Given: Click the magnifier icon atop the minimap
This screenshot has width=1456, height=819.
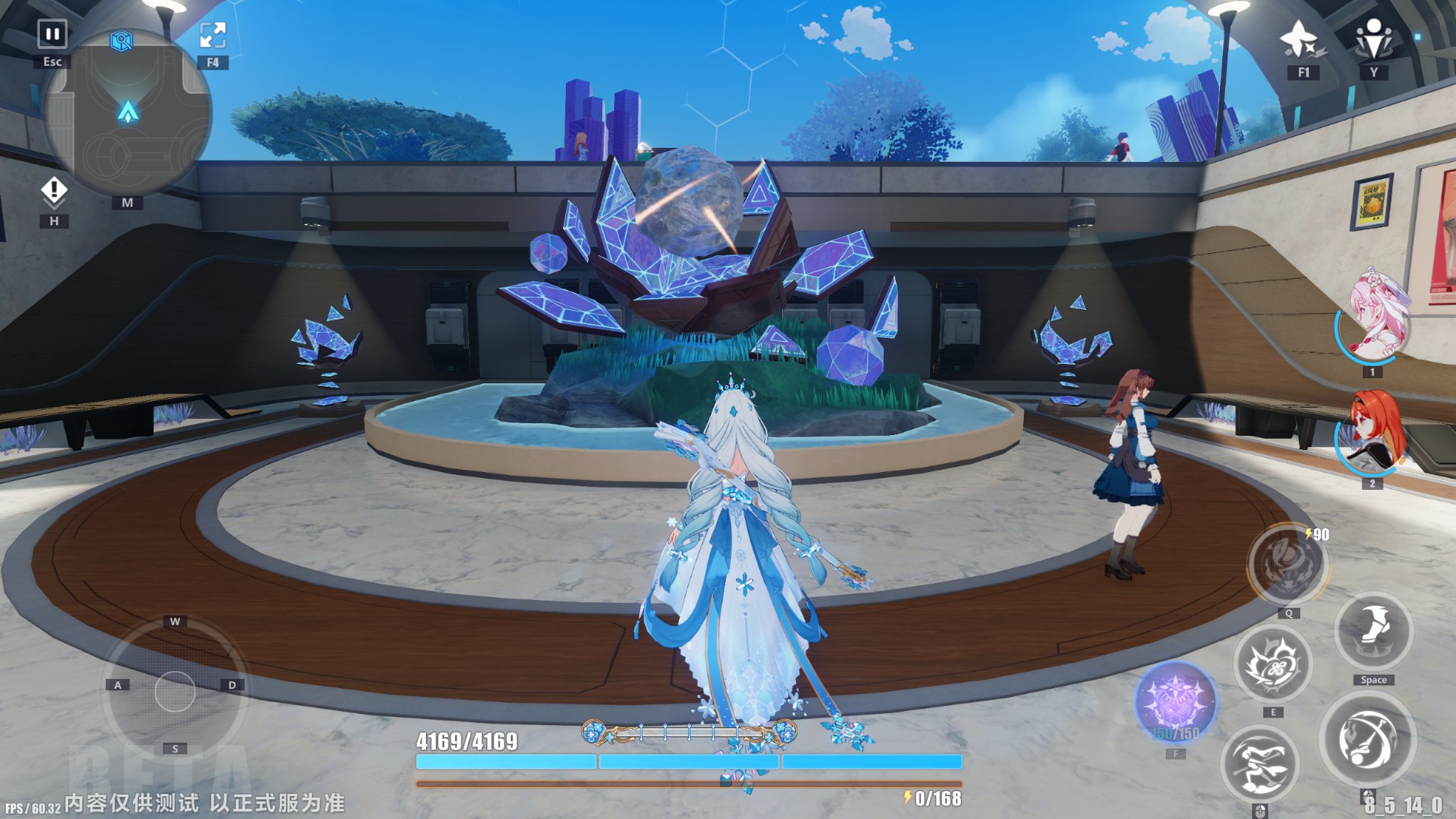Looking at the screenshot, I should pyautogui.click(x=122, y=41).
